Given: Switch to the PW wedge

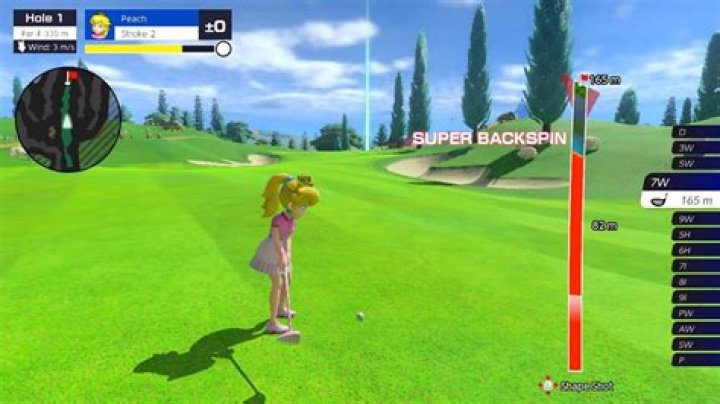Looking at the screenshot, I should point(697,313).
